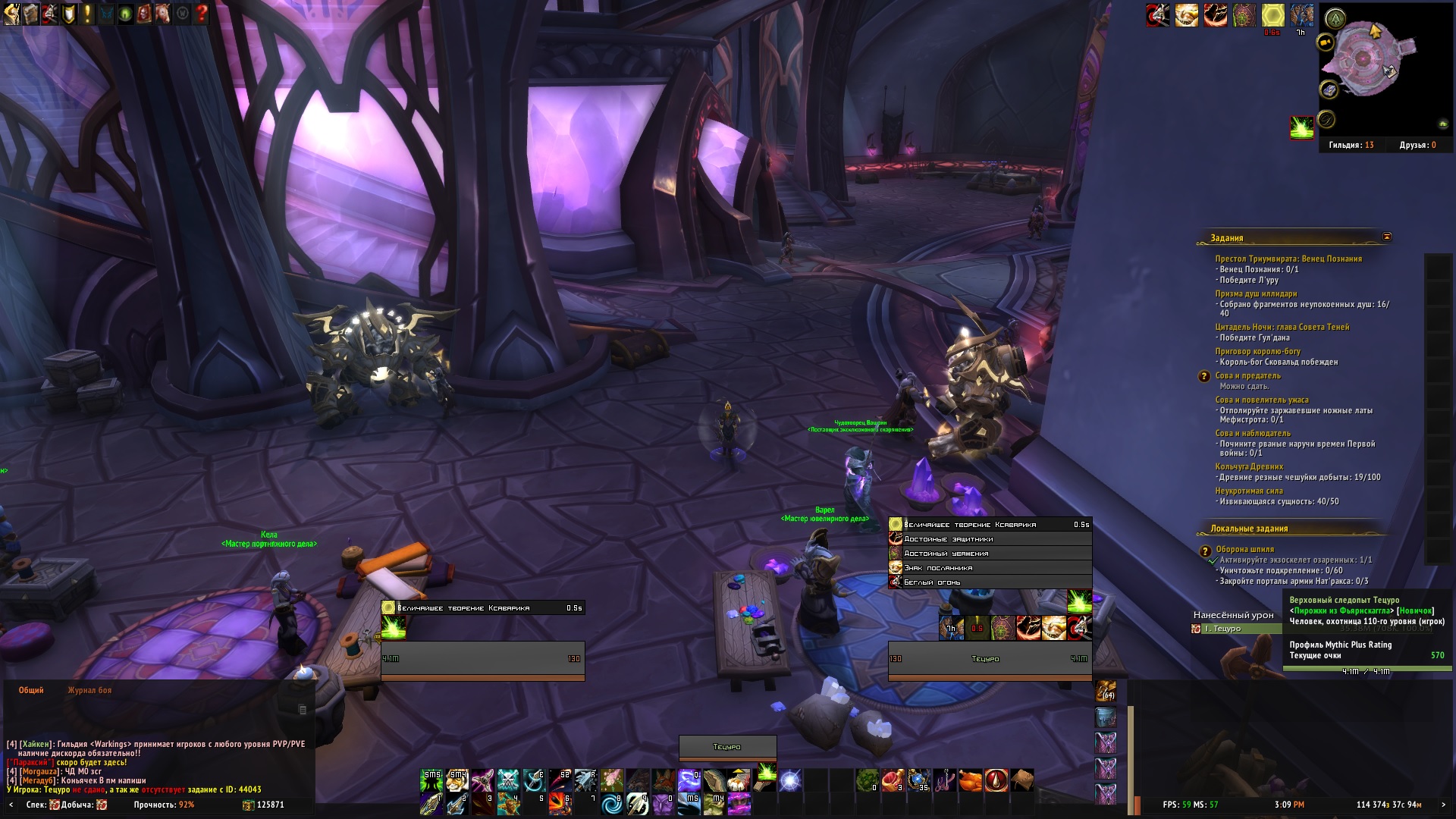The height and width of the screenshot is (819, 1456).
Task: Open the Гильдия guild roster panel
Action: pos(1351,145)
